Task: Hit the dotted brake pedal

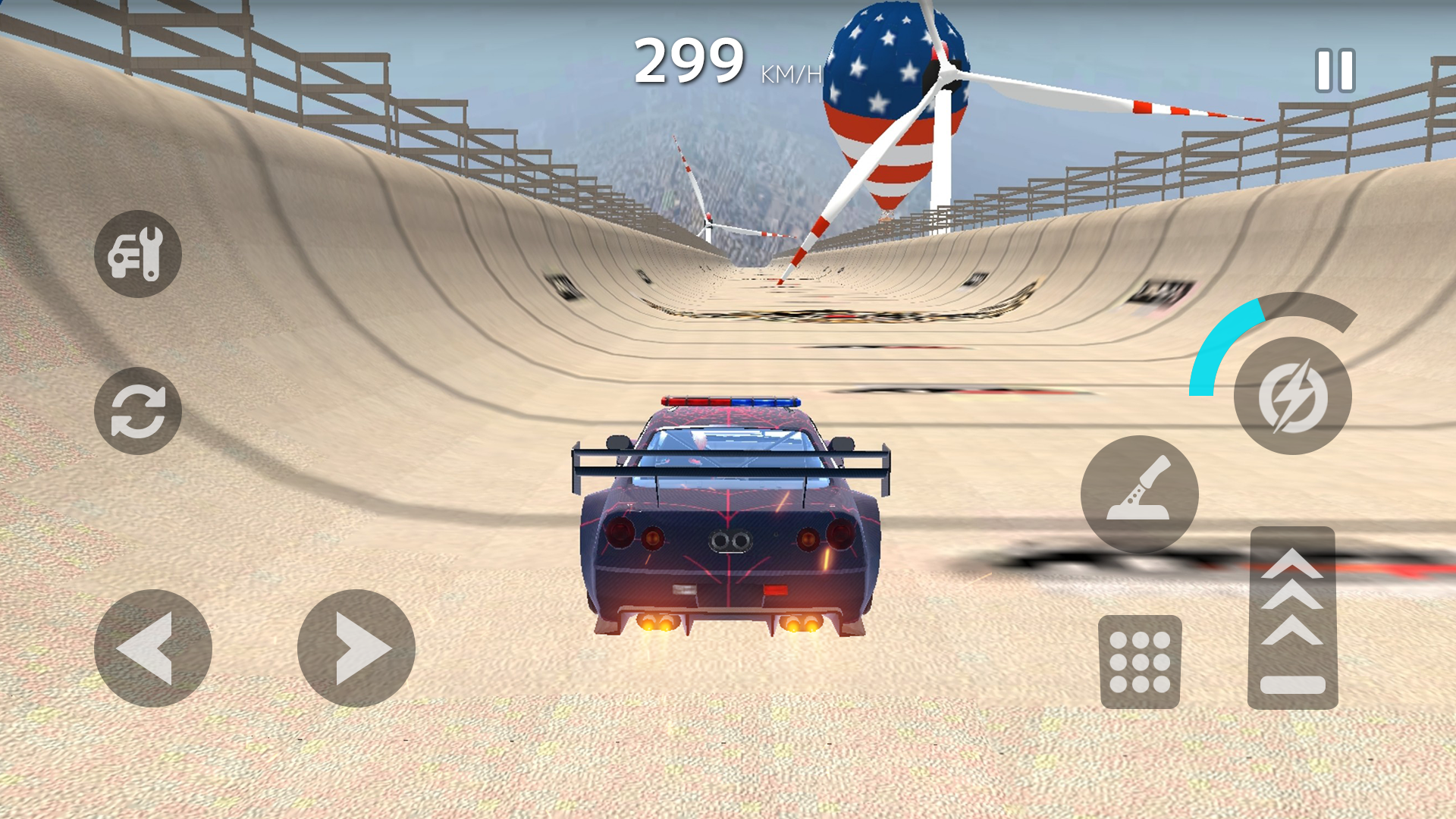Action: click(x=1140, y=662)
